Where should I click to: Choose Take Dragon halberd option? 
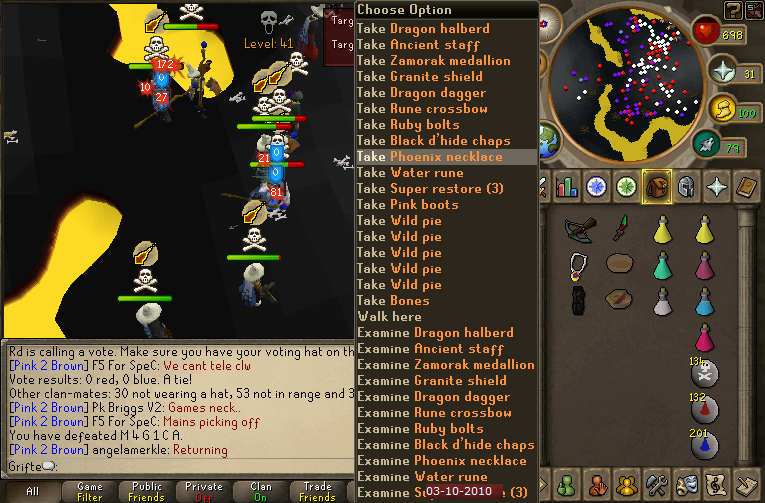click(423, 29)
